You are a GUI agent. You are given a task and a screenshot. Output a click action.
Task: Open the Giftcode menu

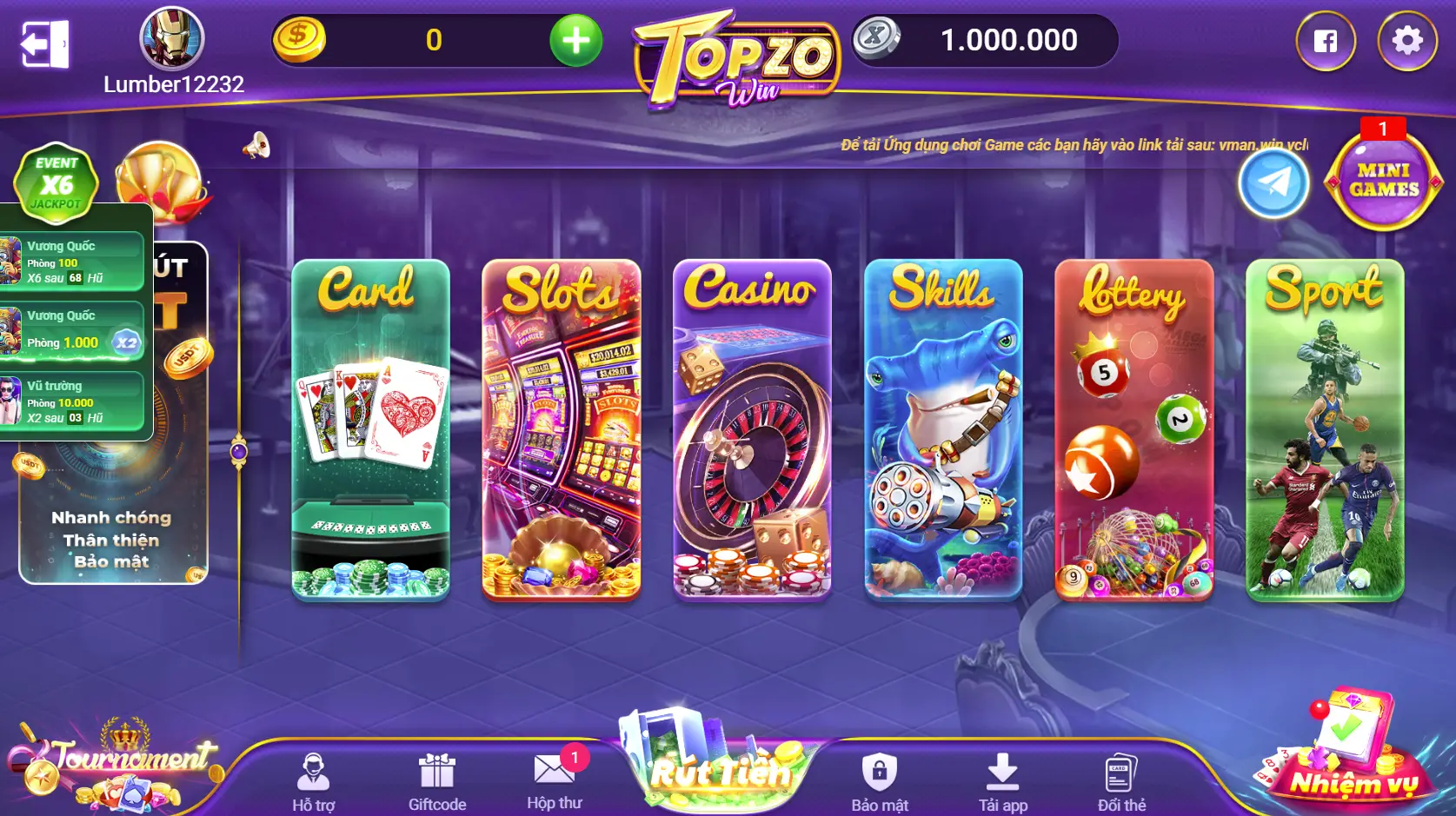click(x=437, y=781)
